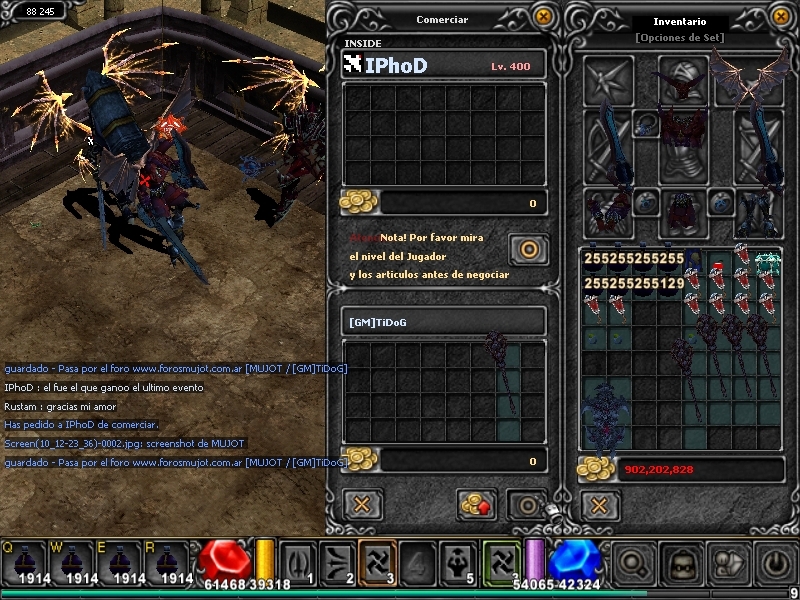Open the Opciones de Set label
Viewport: 800px width, 600px height.
pos(679,38)
